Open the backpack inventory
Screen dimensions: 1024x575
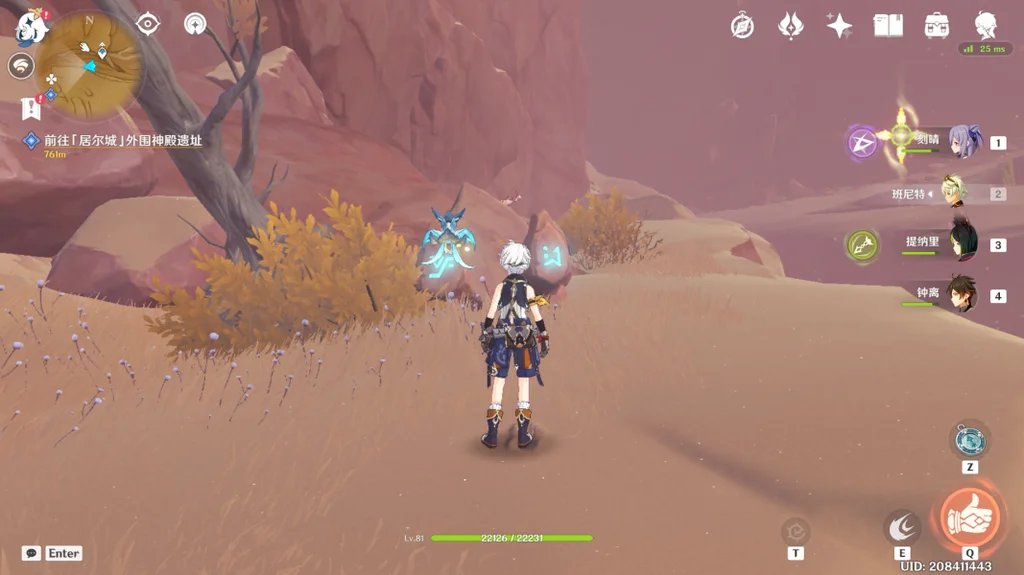pyautogui.click(x=937, y=26)
